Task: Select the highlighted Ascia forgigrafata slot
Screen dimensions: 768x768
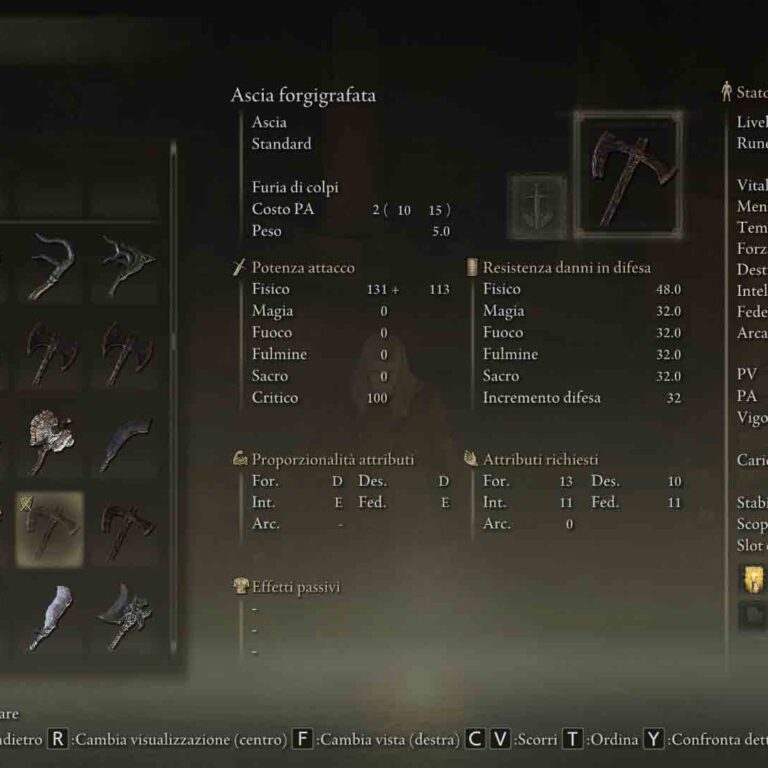Action: [x=49, y=529]
